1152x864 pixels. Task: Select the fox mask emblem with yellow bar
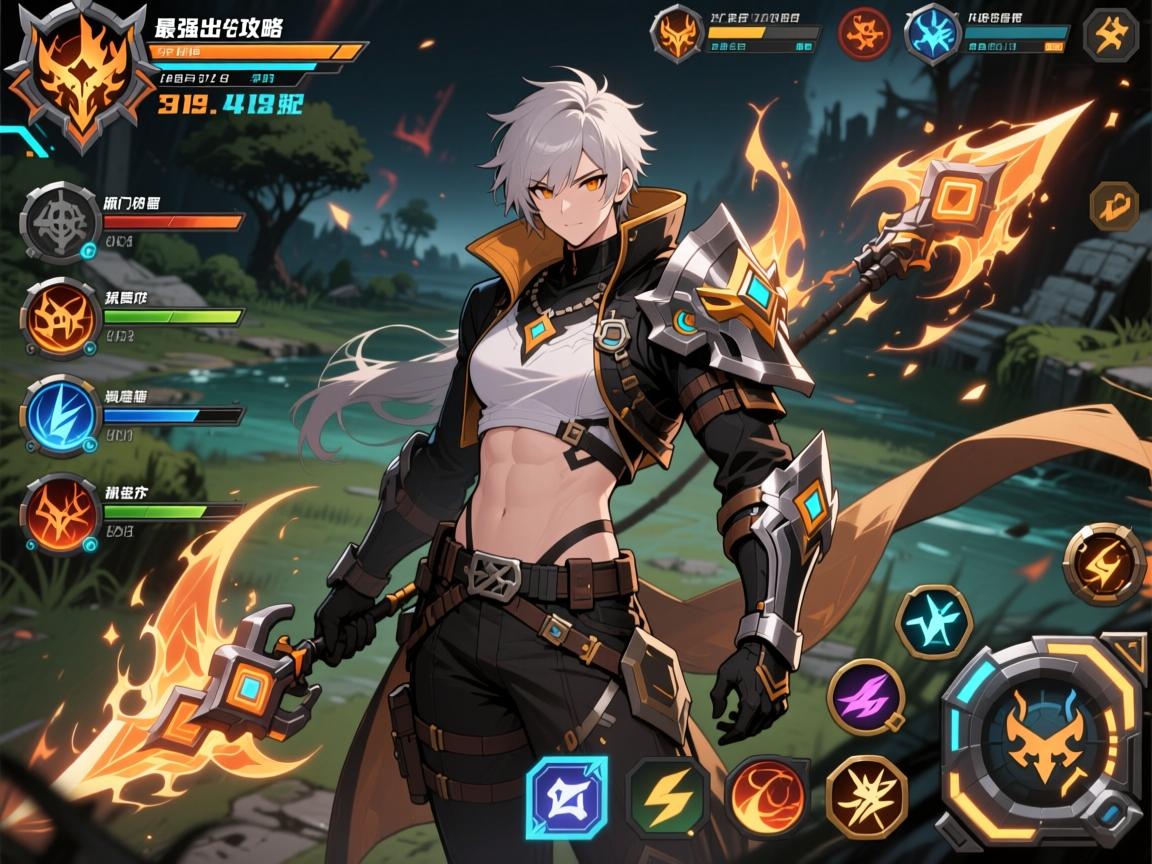coord(676,35)
